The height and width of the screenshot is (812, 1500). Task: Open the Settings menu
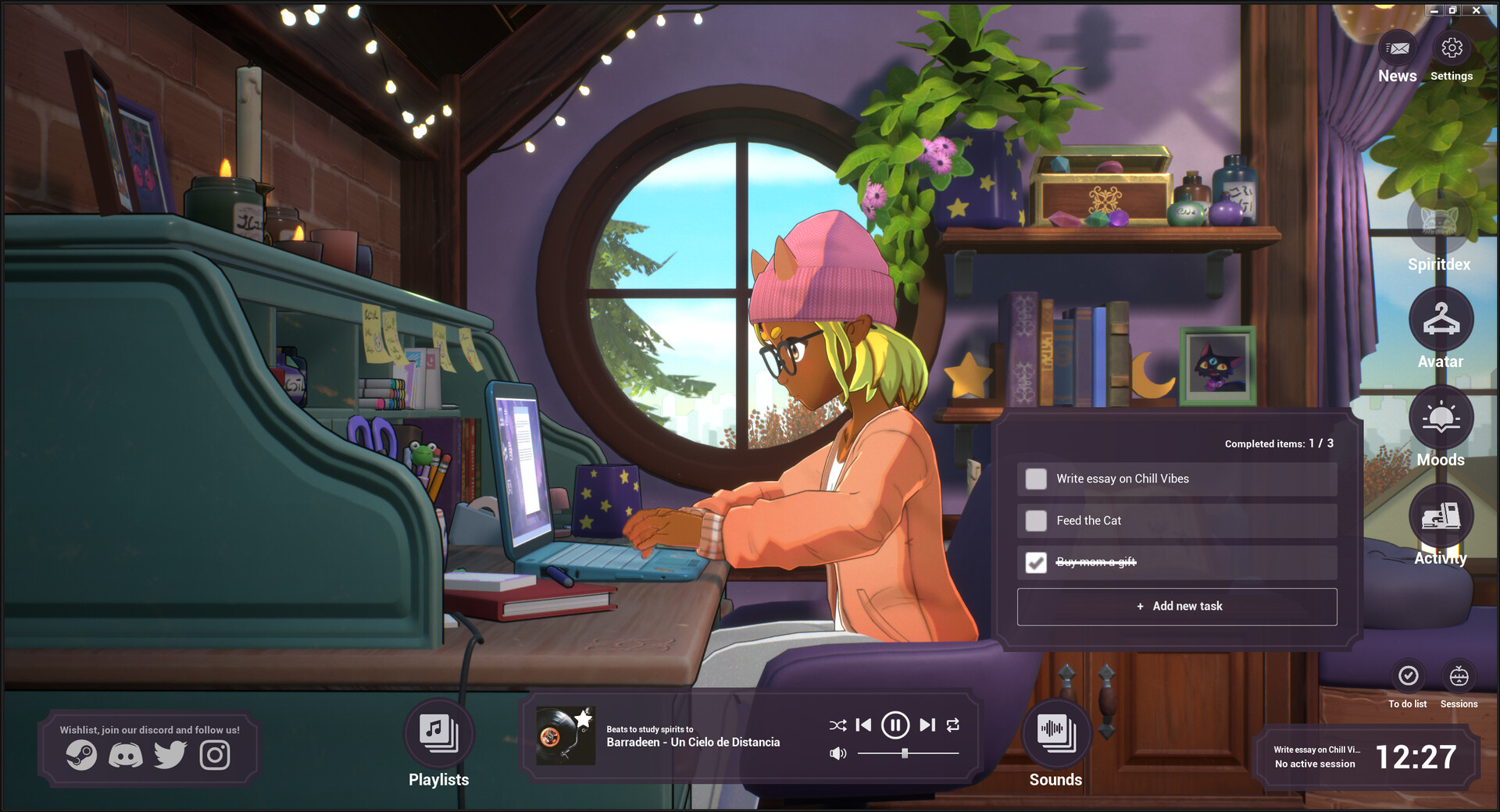(x=1452, y=48)
